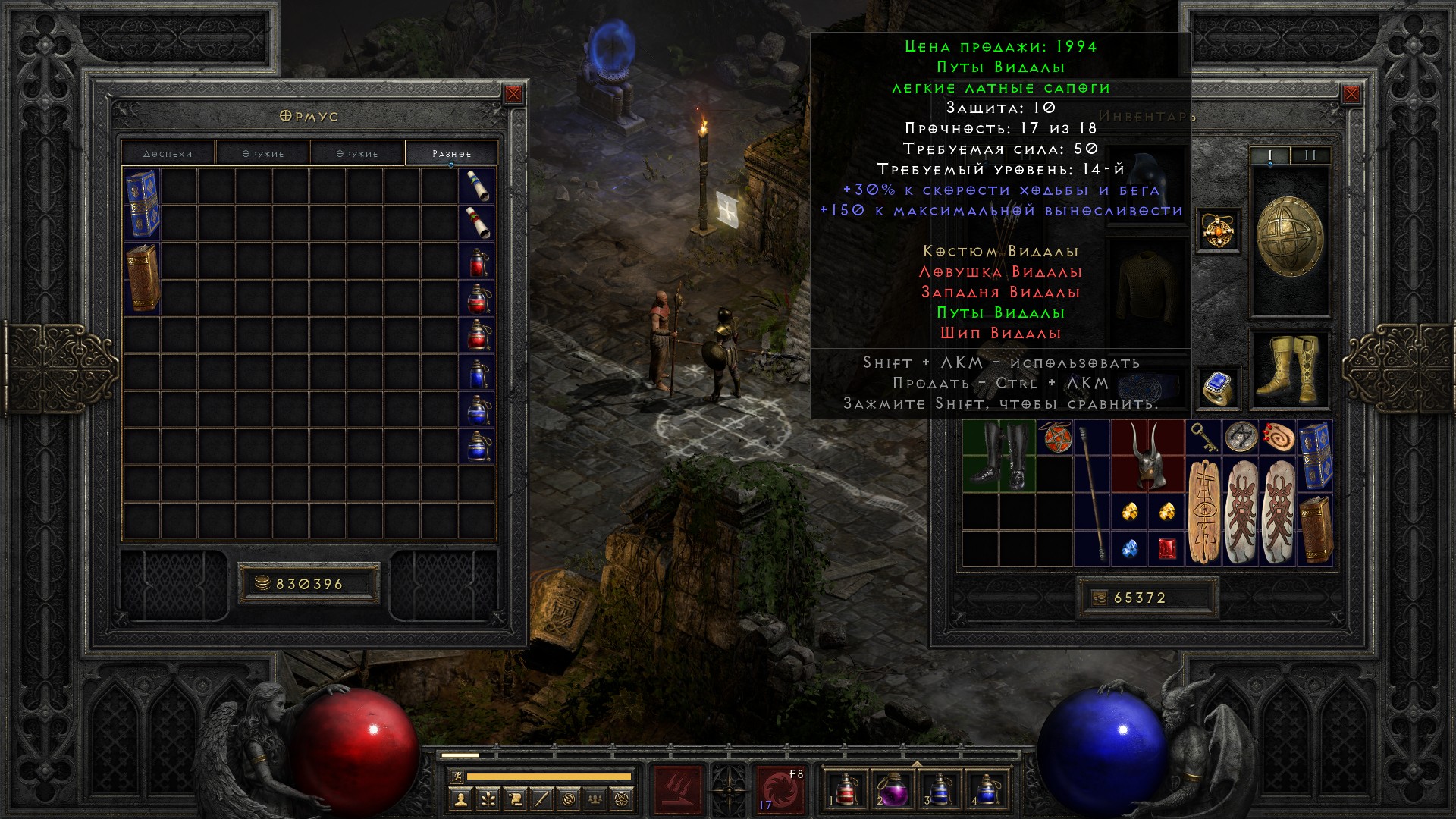The height and width of the screenshot is (819, 1456).
Task: Select the brown tome in the shop
Action: click(143, 278)
